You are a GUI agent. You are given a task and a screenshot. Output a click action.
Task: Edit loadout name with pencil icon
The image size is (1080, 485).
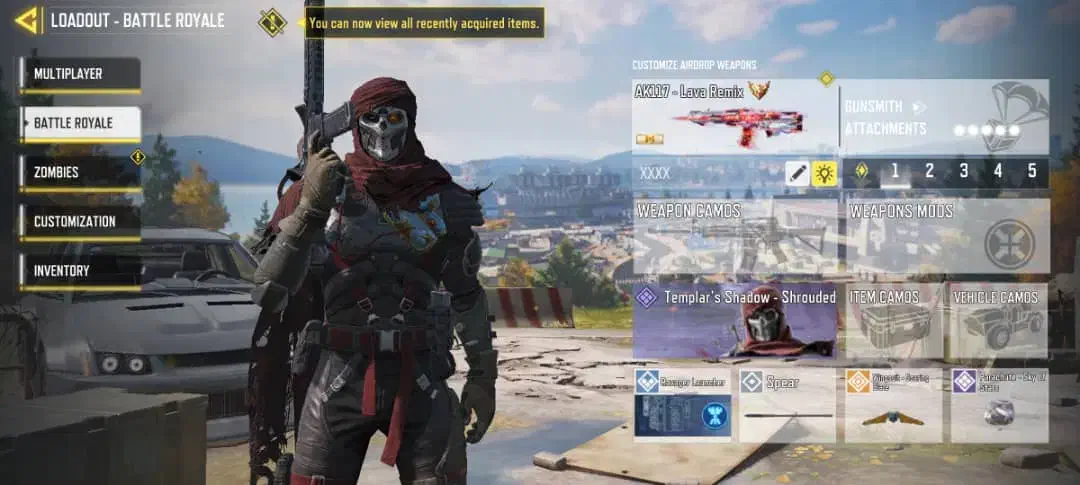796,173
